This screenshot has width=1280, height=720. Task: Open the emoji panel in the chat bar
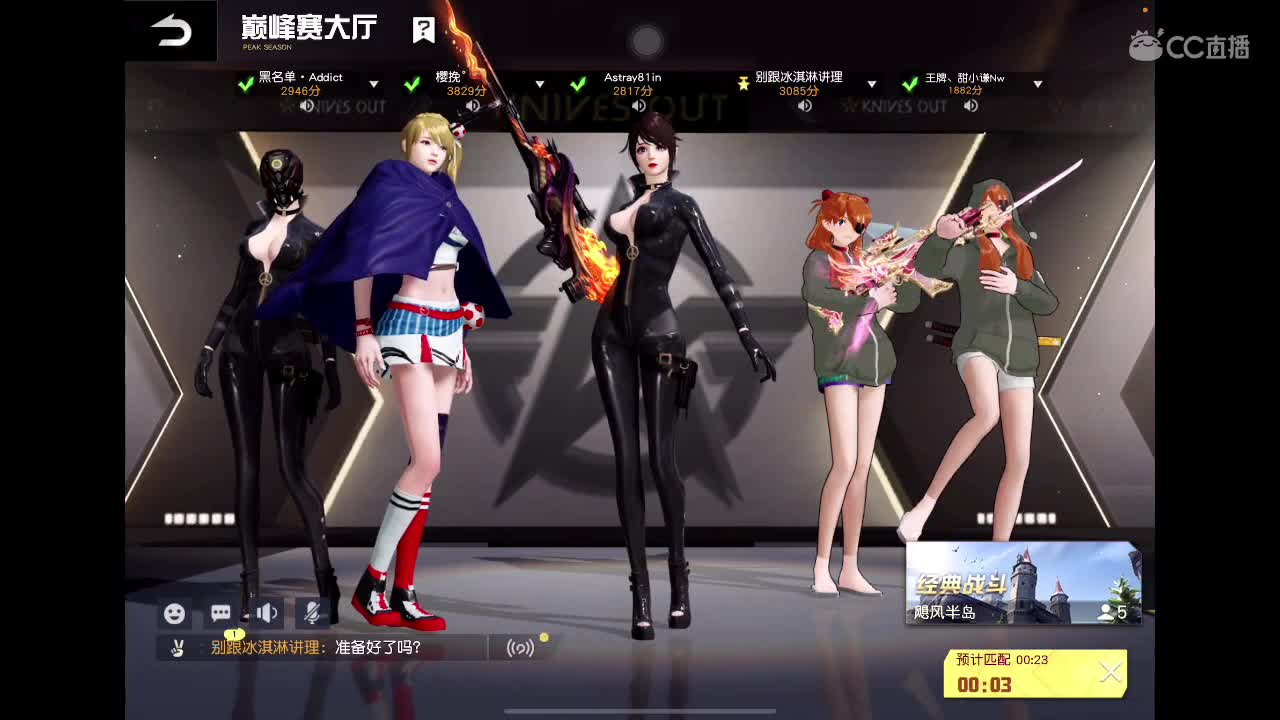coord(174,613)
